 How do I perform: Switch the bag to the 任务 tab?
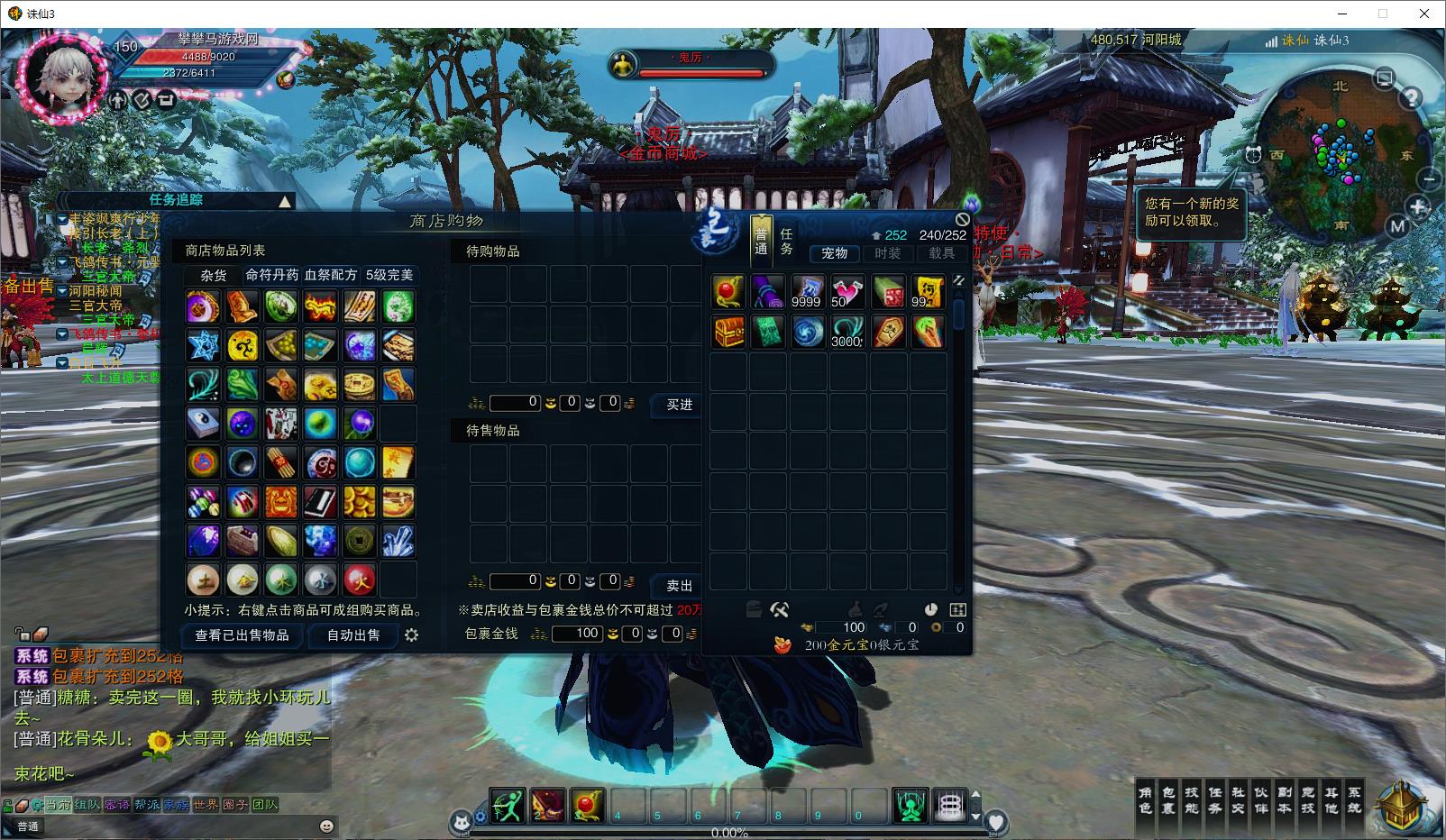point(786,242)
